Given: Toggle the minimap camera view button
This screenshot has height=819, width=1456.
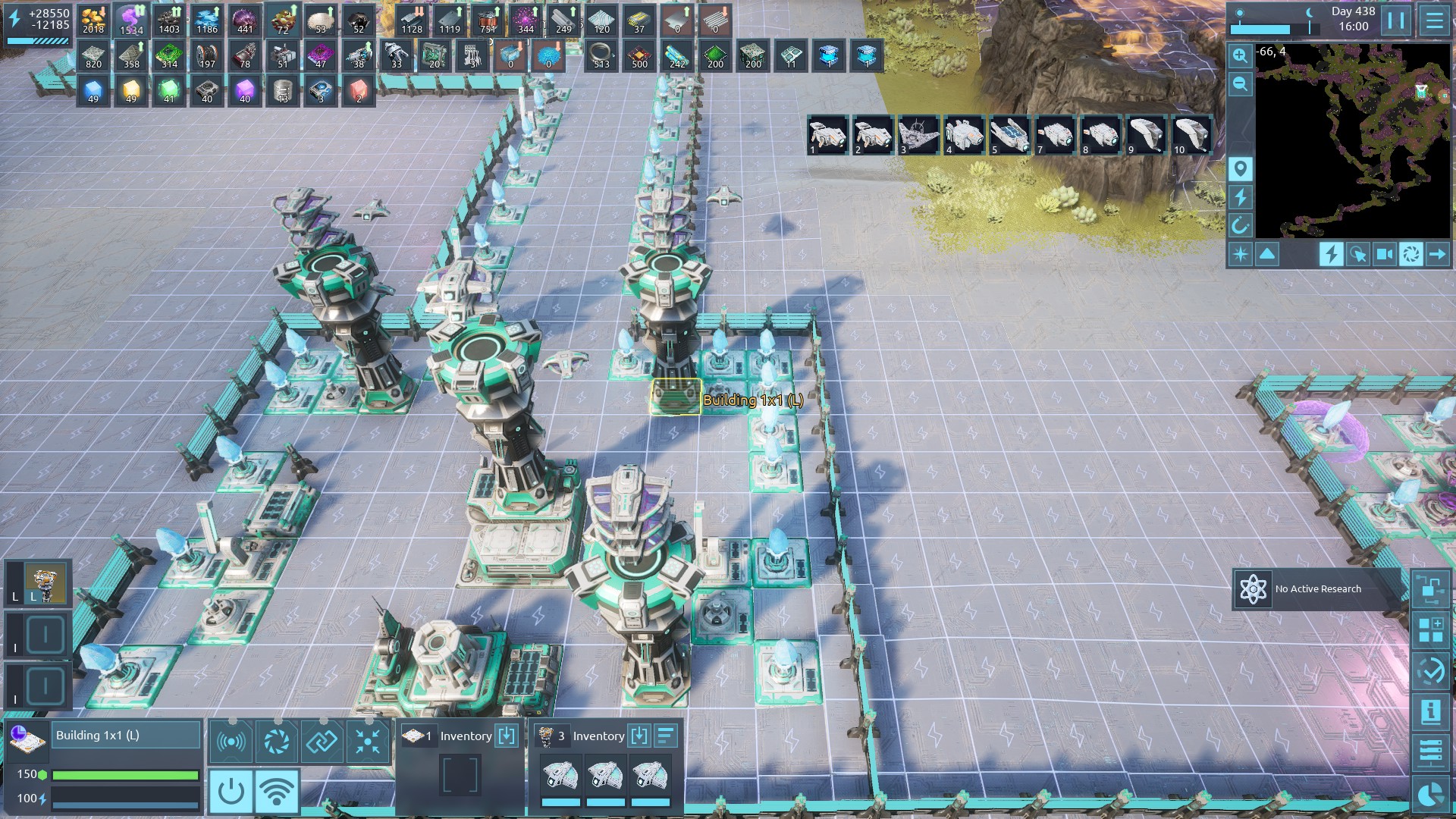Looking at the screenshot, I should point(1384,254).
